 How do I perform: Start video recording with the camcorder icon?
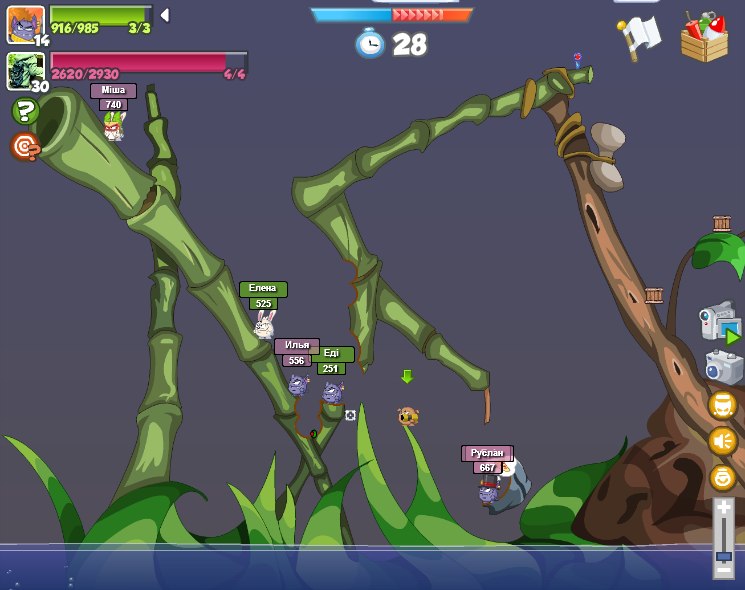pos(720,323)
